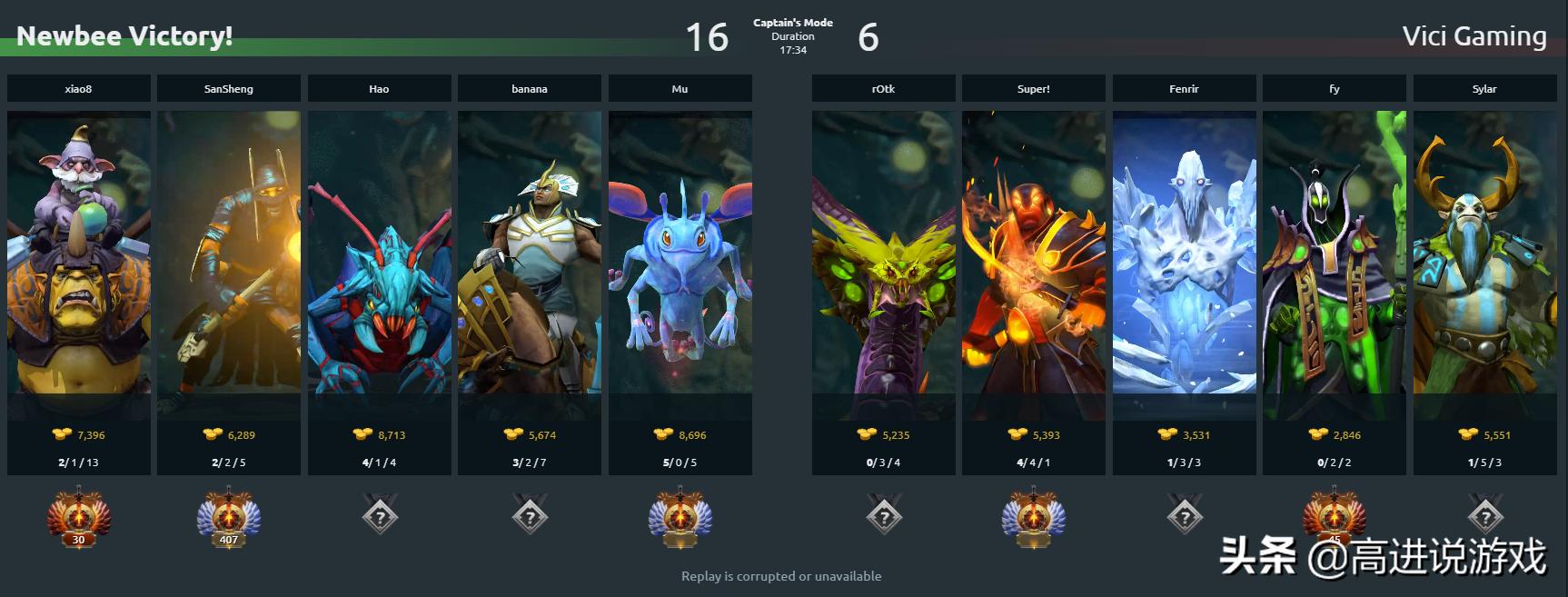The height and width of the screenshot is (597, 1568).
Task: Click Hao's unknown rank question-mark badge
Action: coord(380,517)
